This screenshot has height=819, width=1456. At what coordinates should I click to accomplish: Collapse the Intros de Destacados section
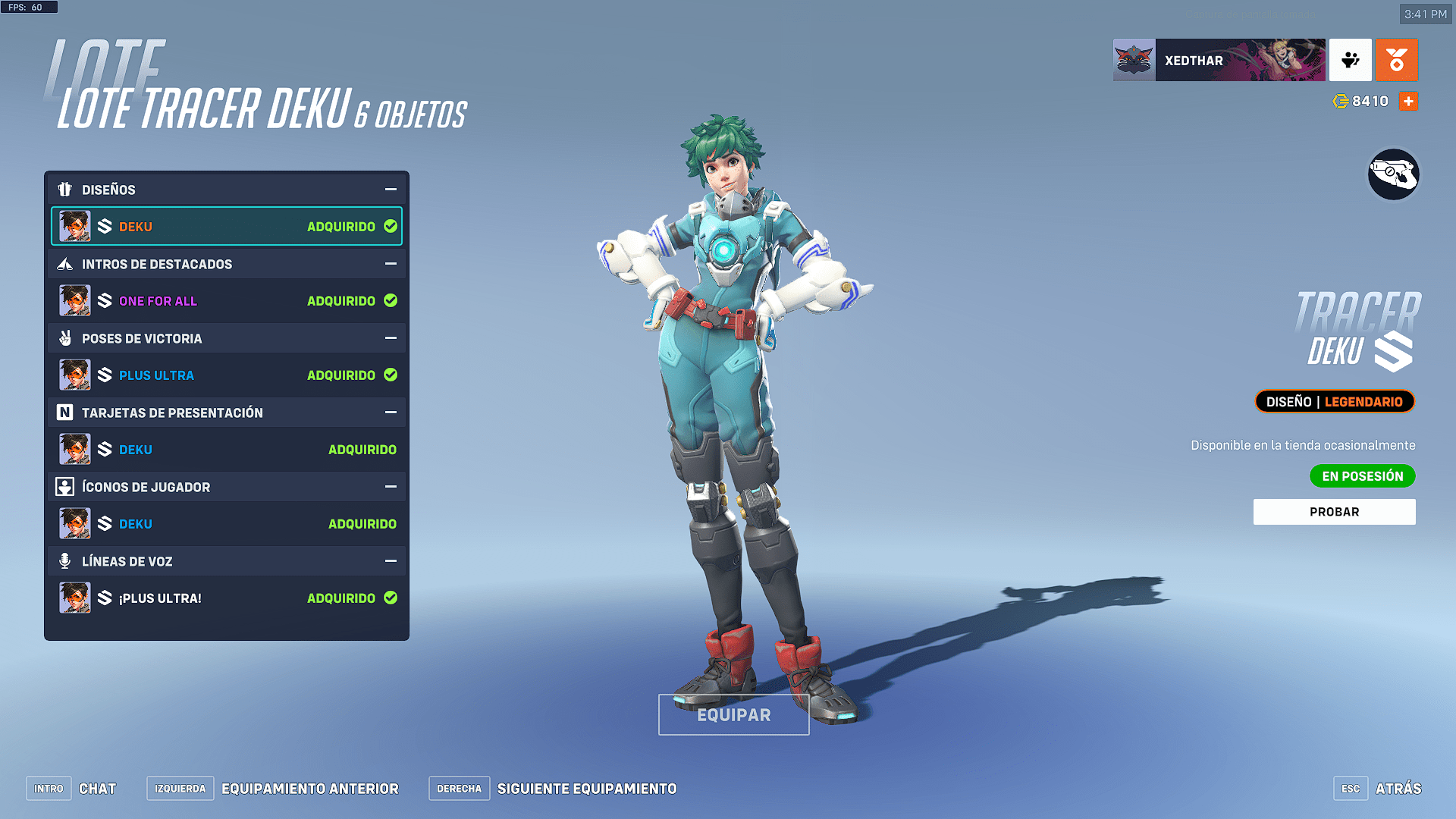(x=391, y=264)
